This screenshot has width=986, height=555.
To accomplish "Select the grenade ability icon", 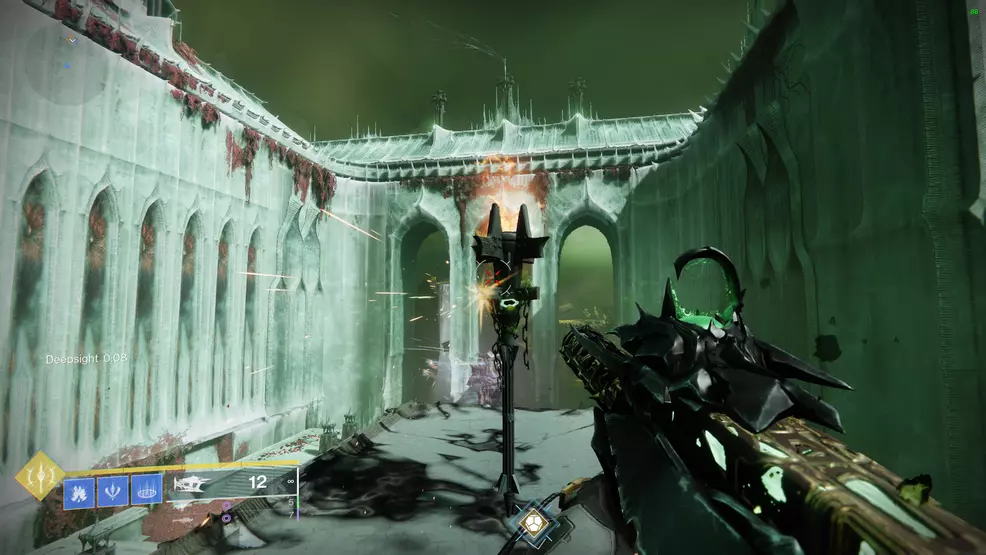I will [78, 490].
